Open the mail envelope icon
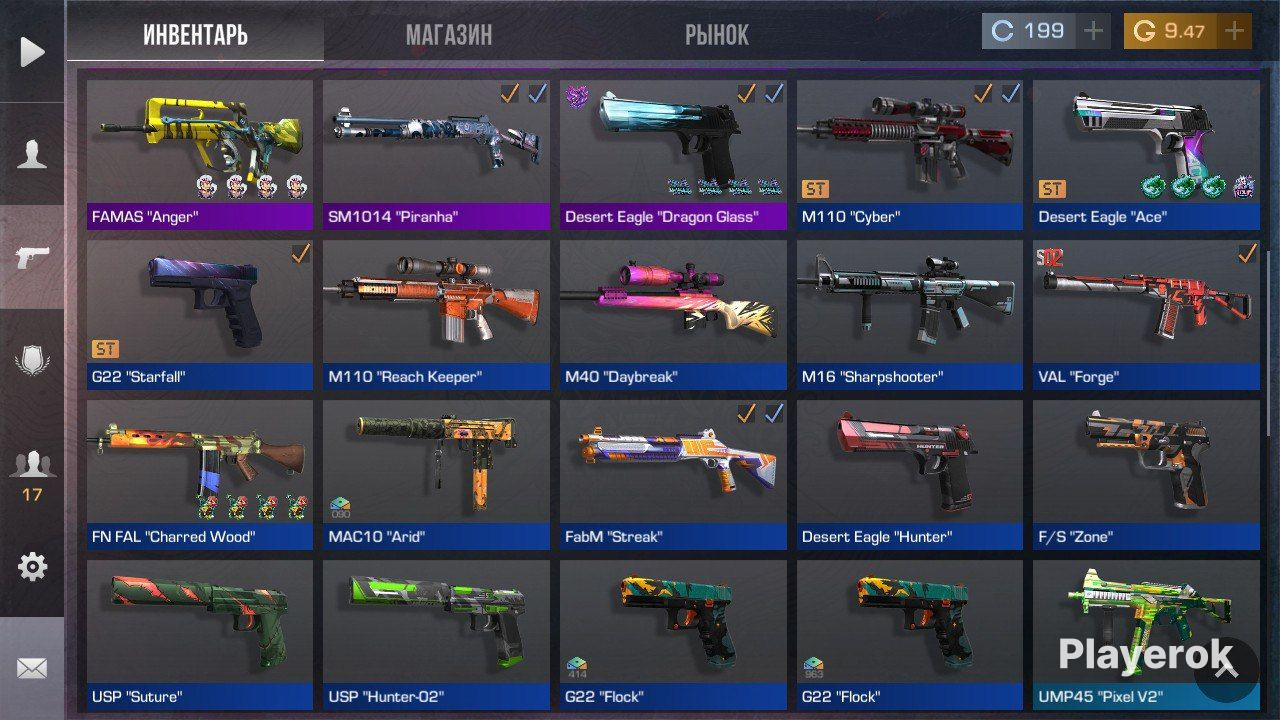Image resolution: width=1280 pixels, height=720 pixels. (x=33, y=667)
